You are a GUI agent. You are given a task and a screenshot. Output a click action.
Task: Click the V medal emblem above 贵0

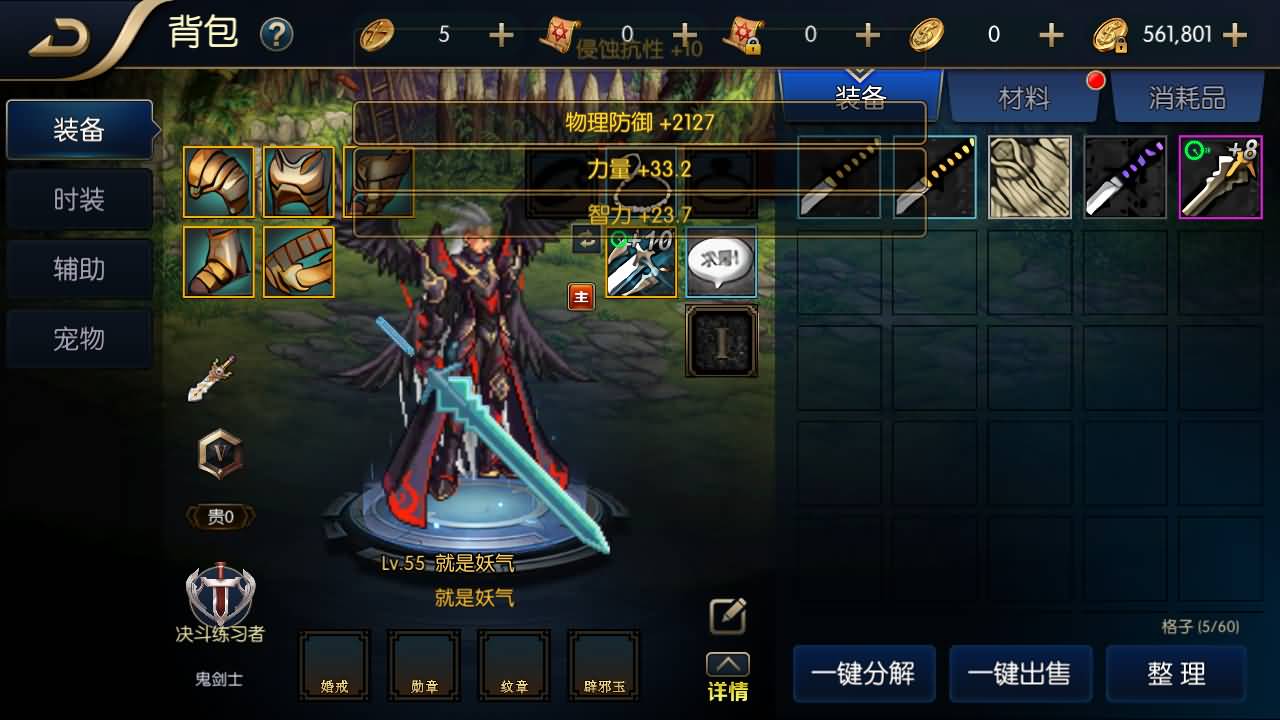219,455
